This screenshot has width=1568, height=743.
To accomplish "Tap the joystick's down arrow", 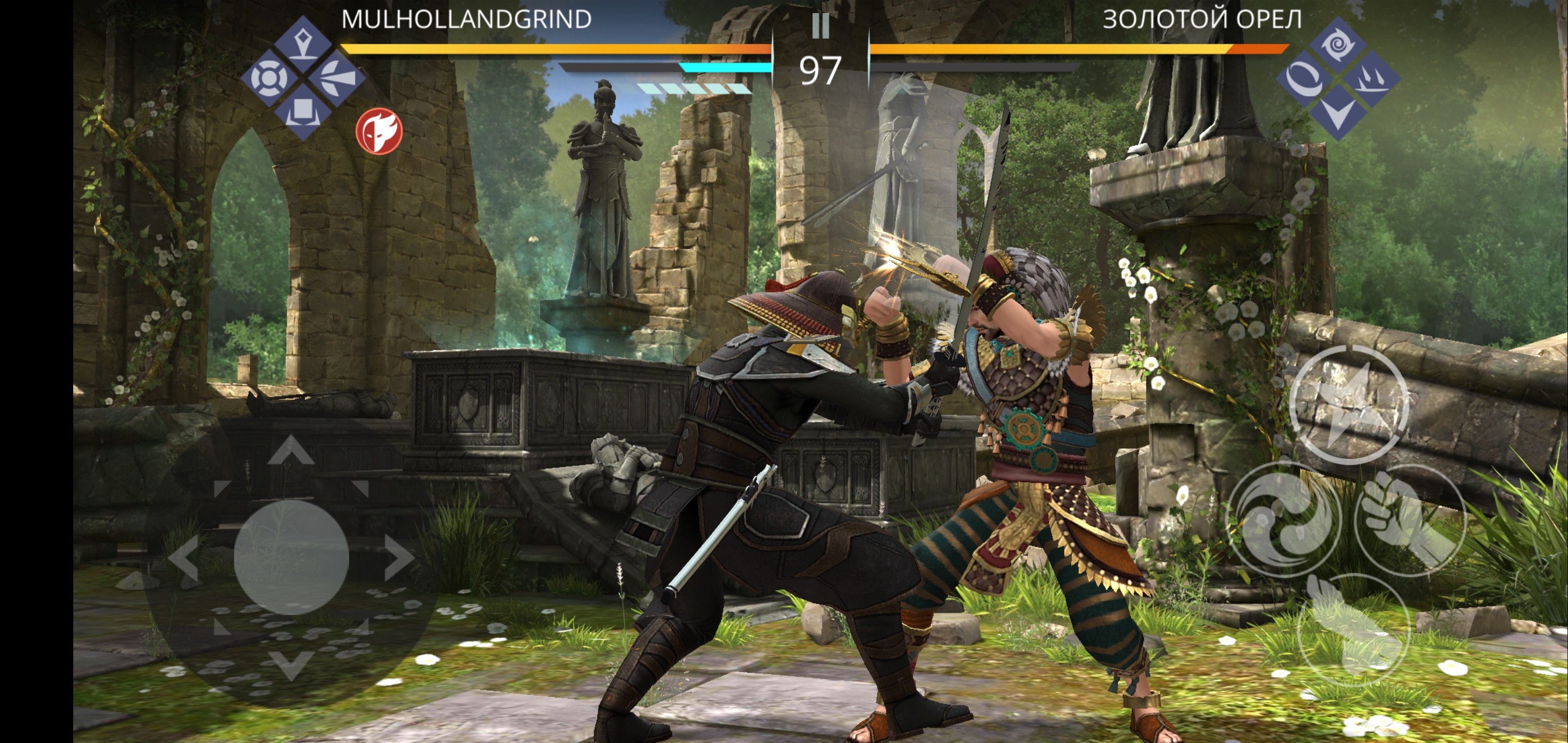I will [x=291, y=664].
